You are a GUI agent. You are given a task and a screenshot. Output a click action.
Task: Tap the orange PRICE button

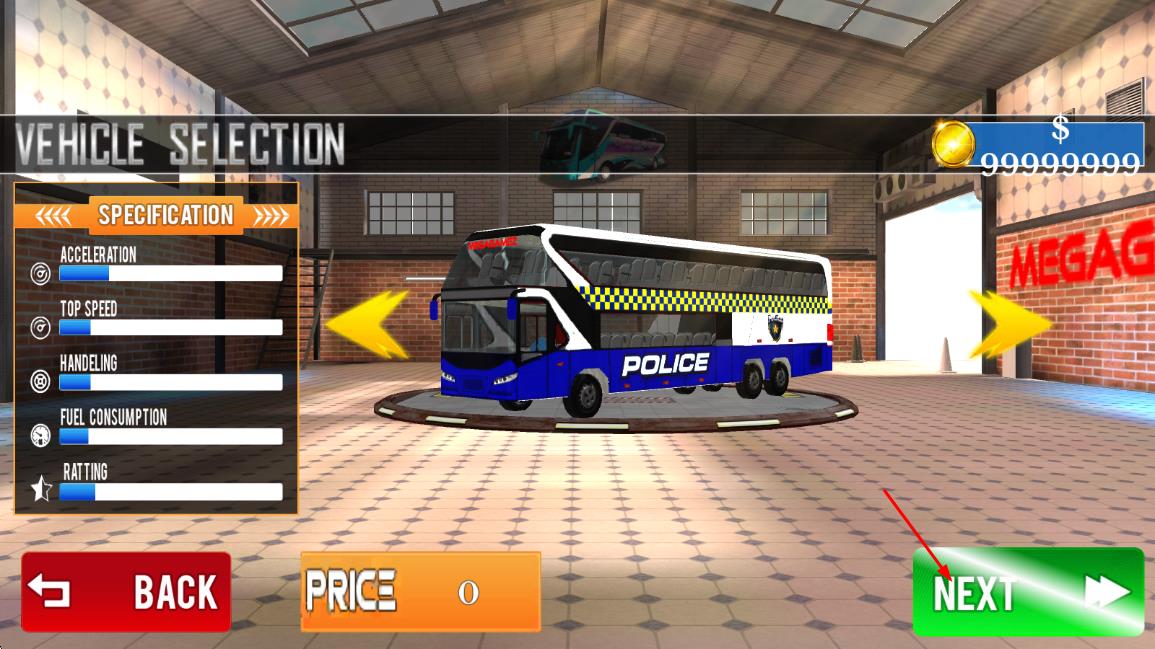point(420,591)
